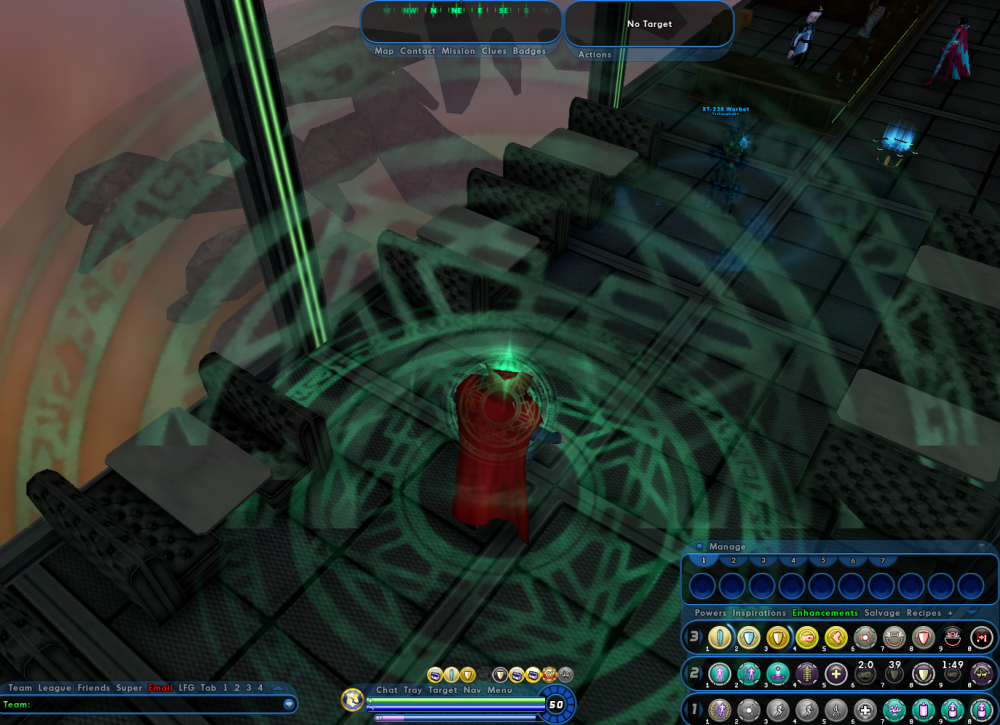Open the League chat tab
This screenshot has width=1000, height=725.
click(x=54, y=688)
